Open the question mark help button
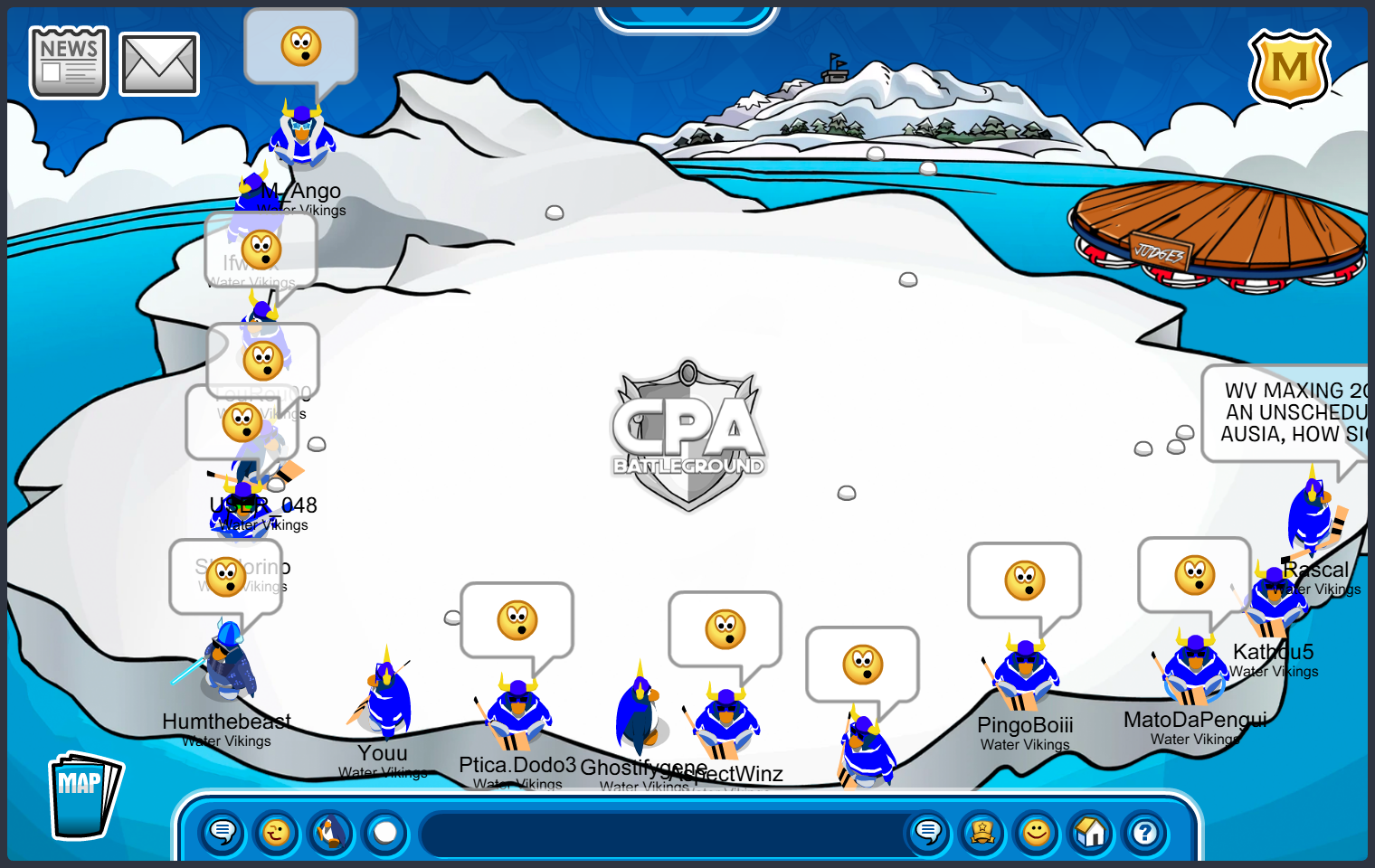 pos(1145,832)
